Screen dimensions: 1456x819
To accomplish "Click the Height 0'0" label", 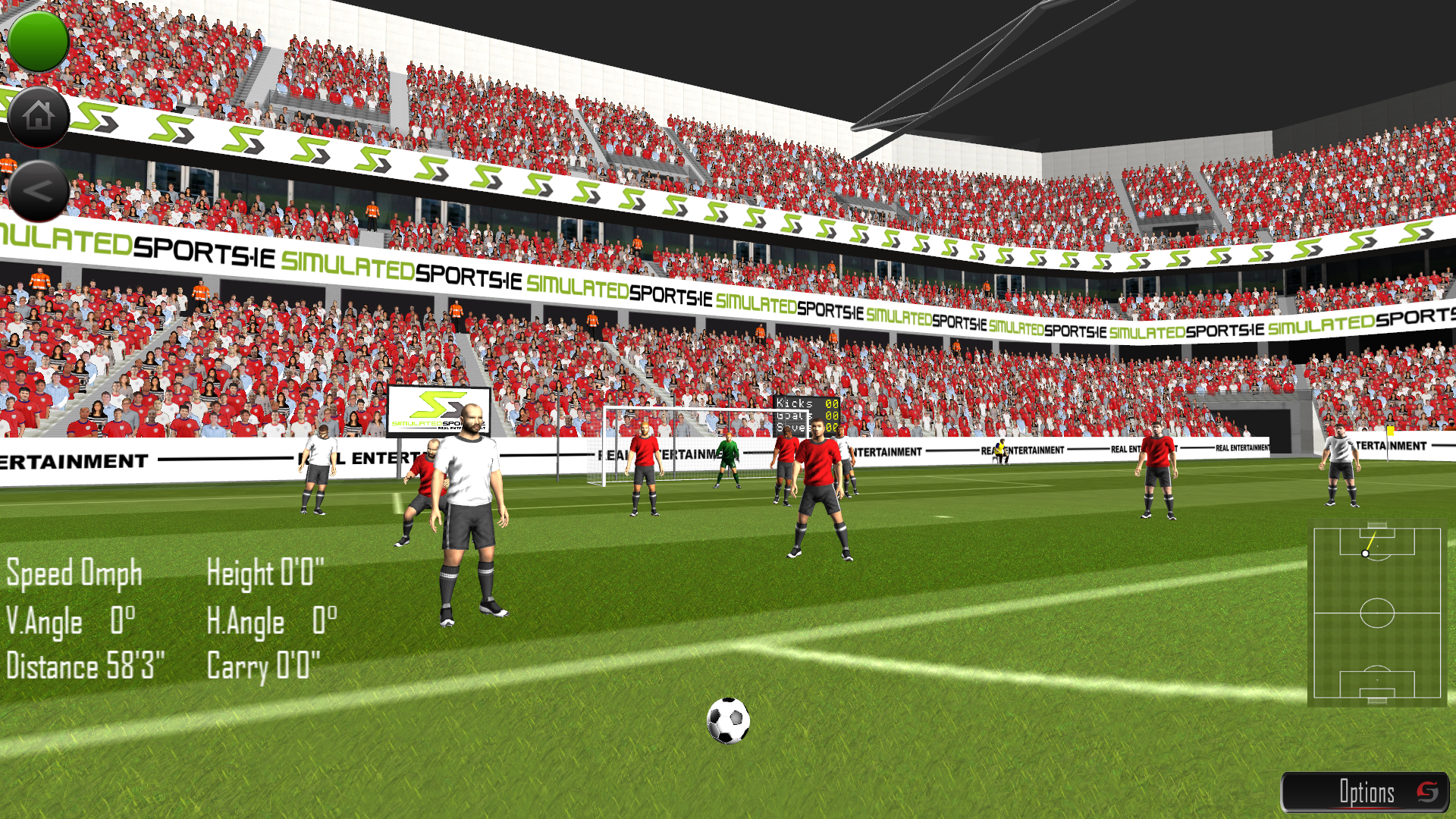I will click(265, 574).
